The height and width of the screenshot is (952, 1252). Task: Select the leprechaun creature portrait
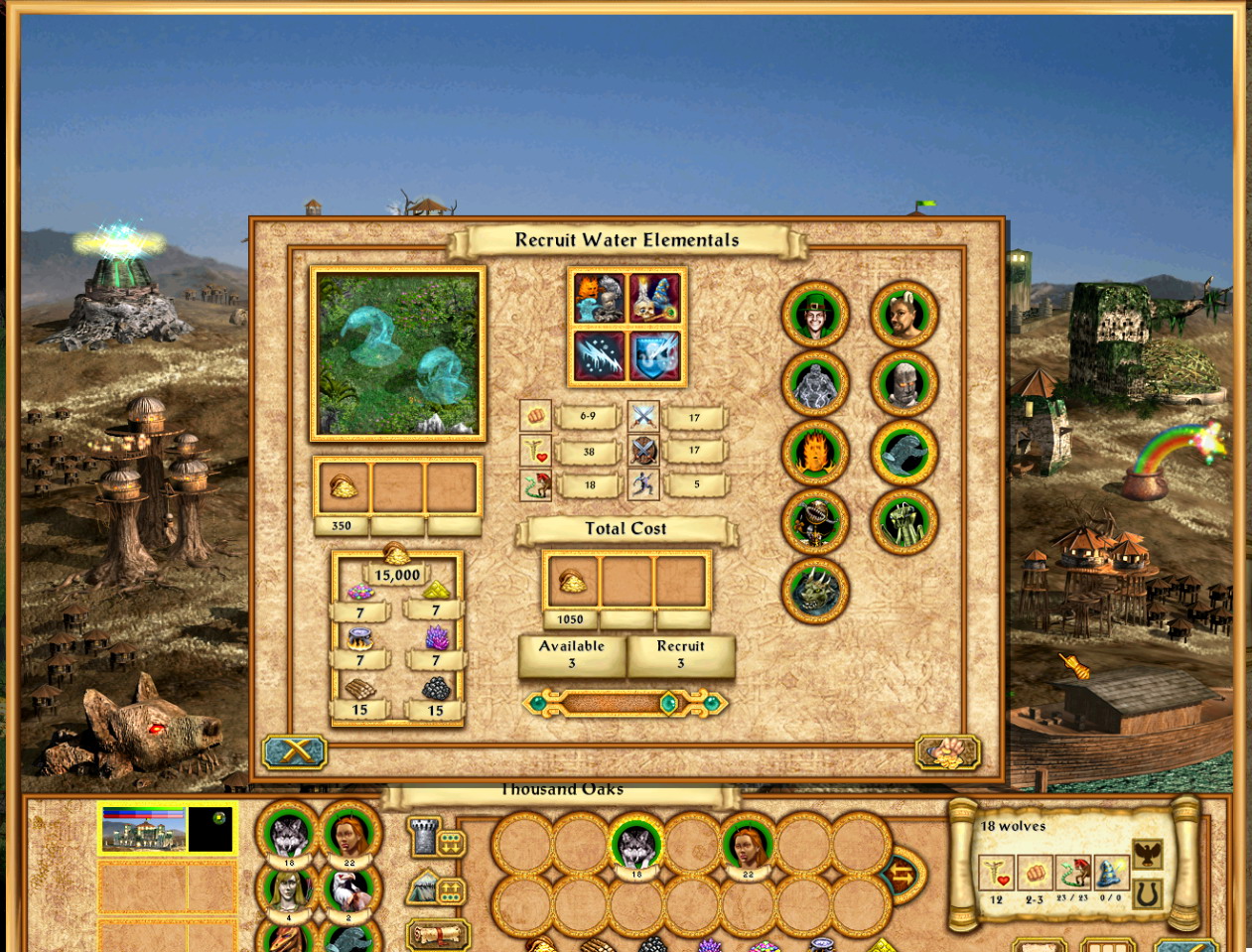point(815,315)
